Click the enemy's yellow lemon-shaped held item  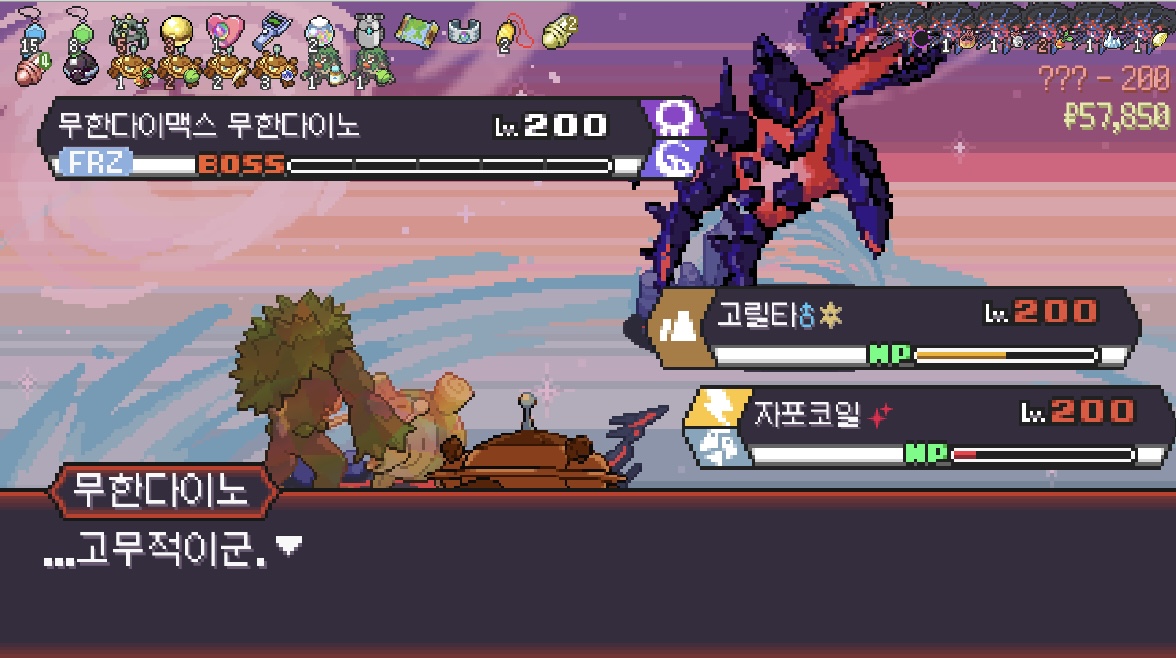click(1160, 39)
